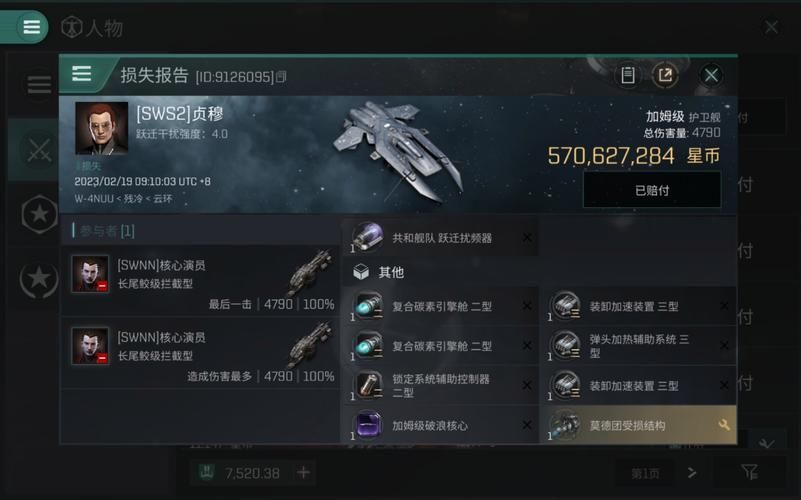
Task: Share the loss report
Action: click(665, 75)
